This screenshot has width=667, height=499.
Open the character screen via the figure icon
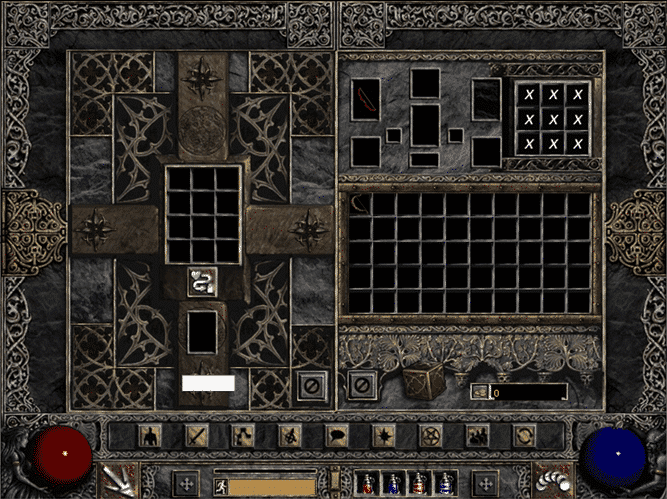150,435
